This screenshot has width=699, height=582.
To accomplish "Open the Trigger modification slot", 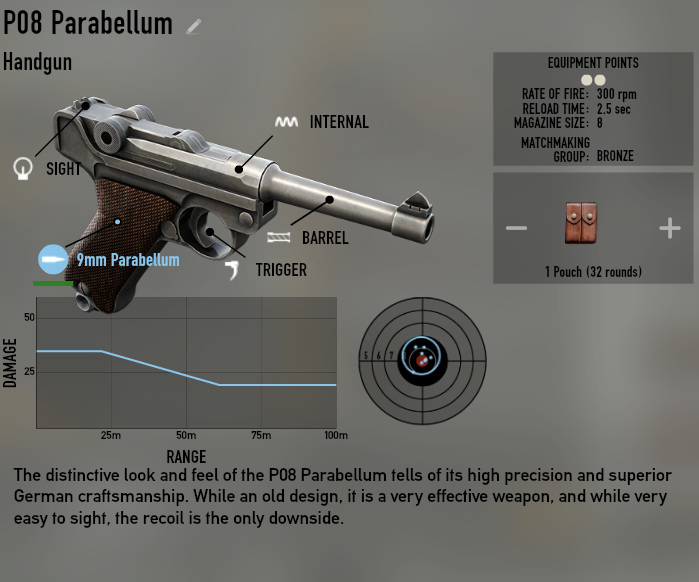I will pos(233,269).
